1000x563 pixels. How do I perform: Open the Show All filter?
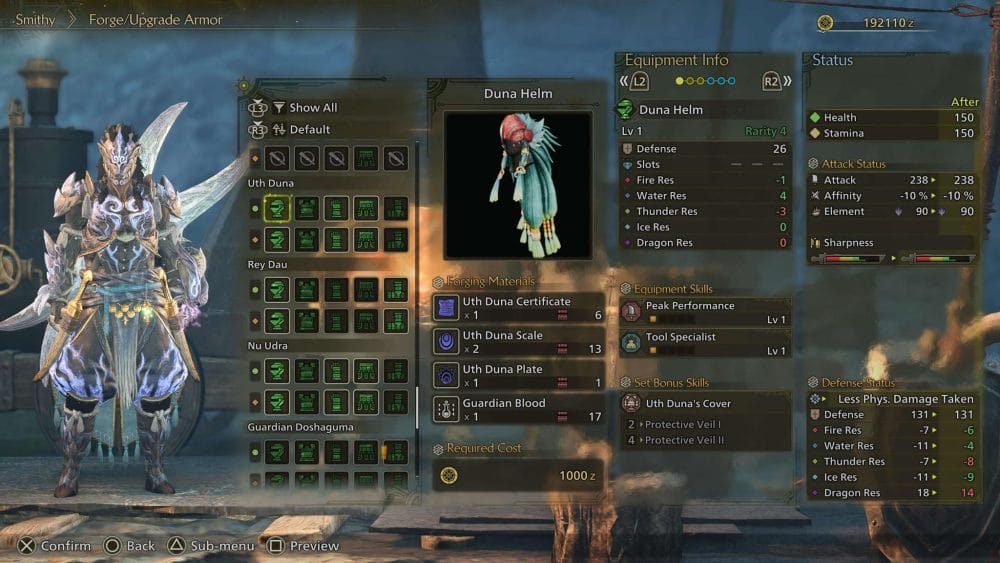coord(312,108)
